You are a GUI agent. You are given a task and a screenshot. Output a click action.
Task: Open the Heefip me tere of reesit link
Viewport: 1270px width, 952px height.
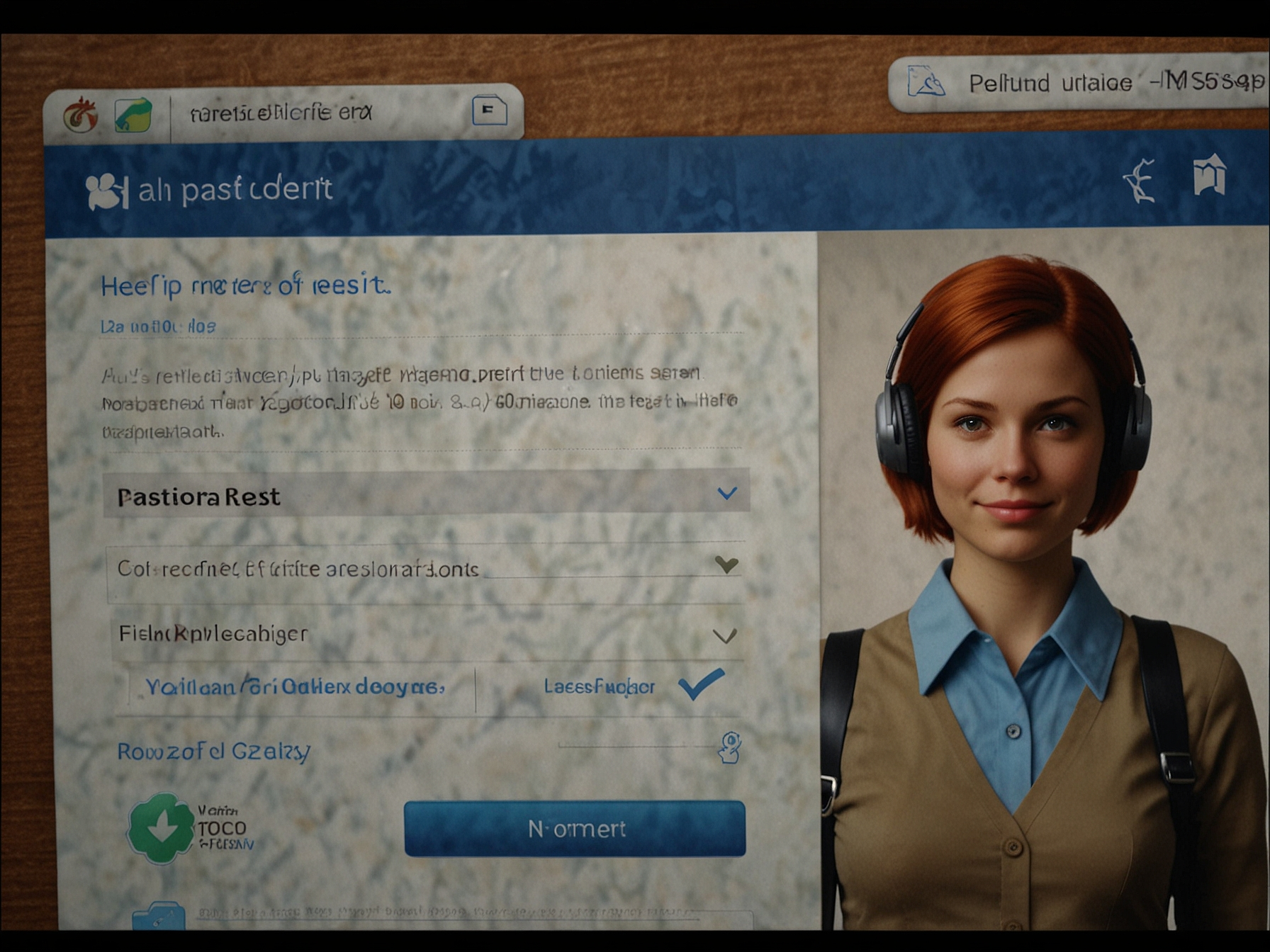click(245, 285)
